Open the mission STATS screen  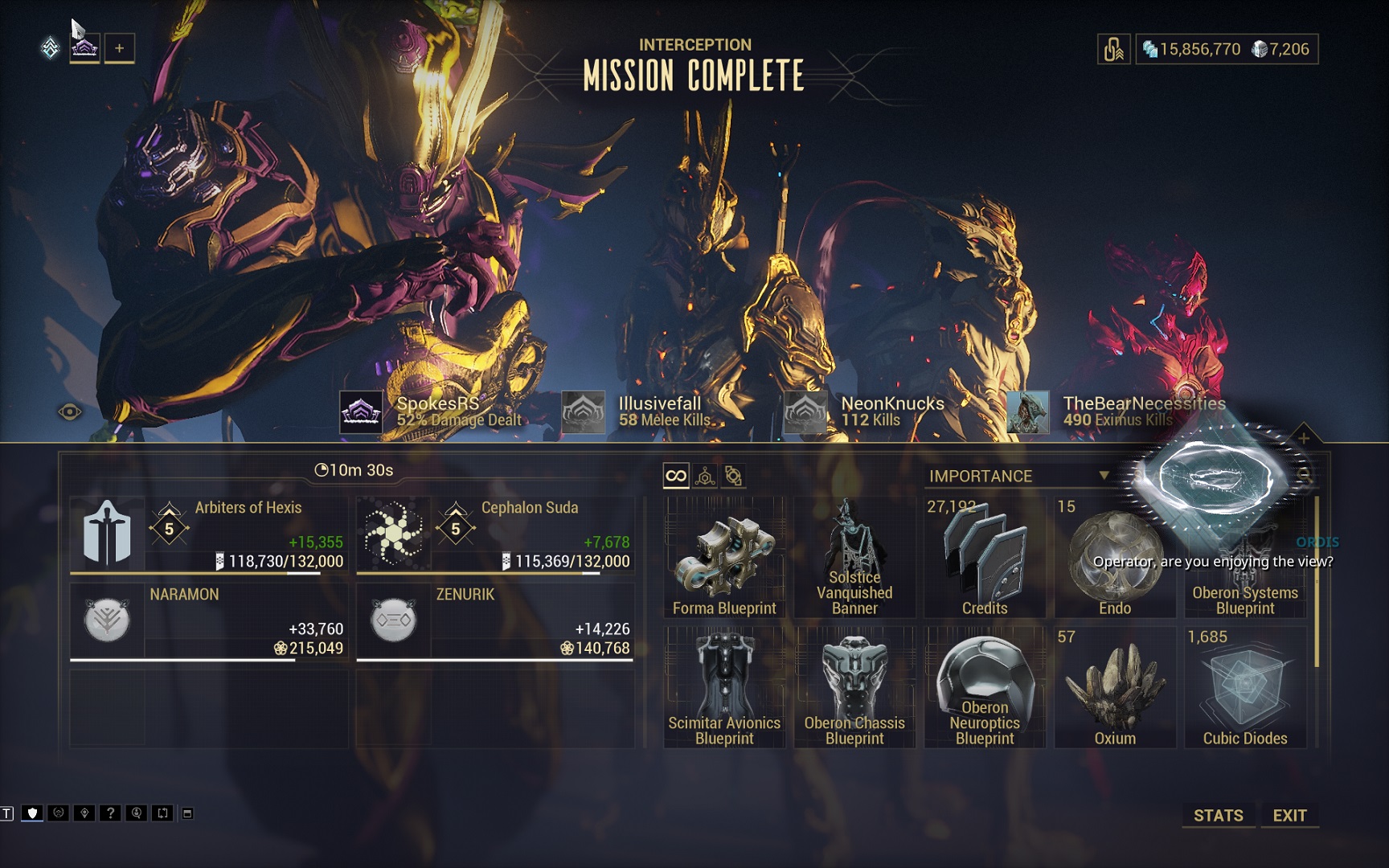tap(1218, 815)
